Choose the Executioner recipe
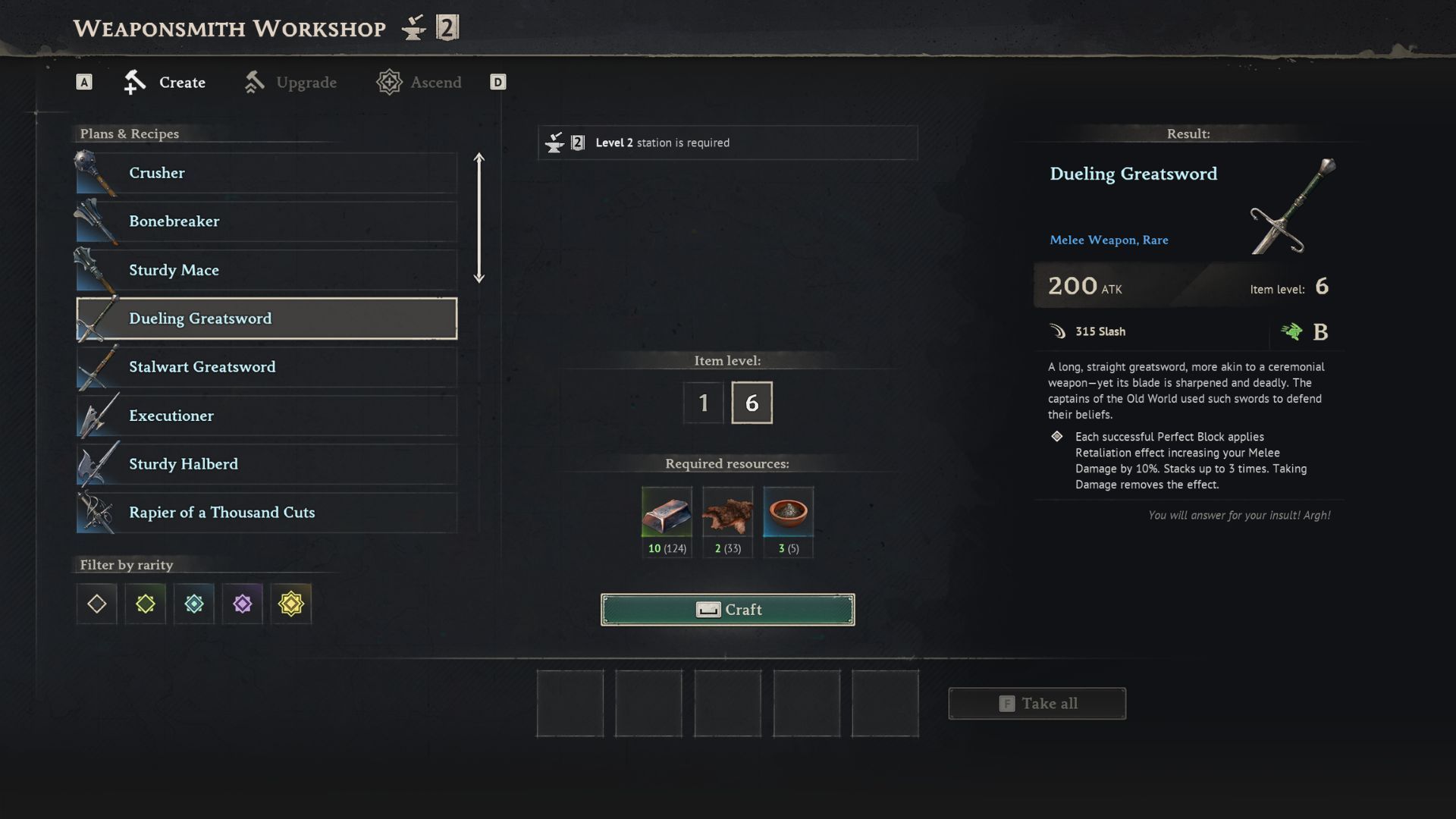1456x819 pixels. [x=266, y=416]
